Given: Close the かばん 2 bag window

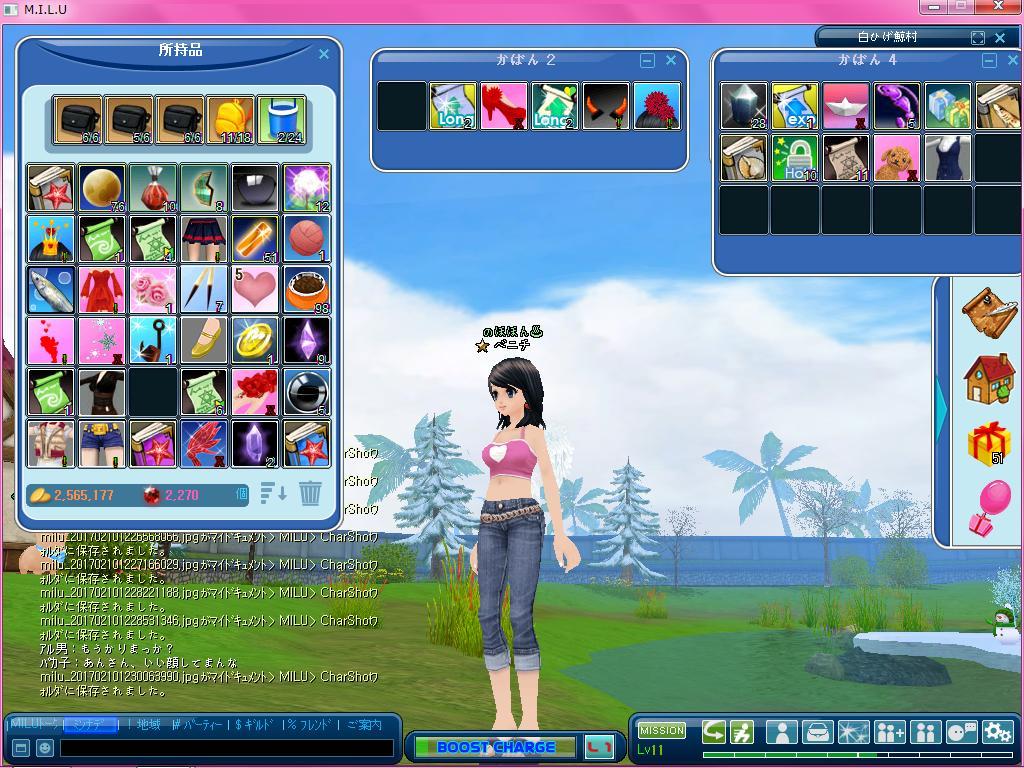Looking at the screenshot, I should point(671,61).
